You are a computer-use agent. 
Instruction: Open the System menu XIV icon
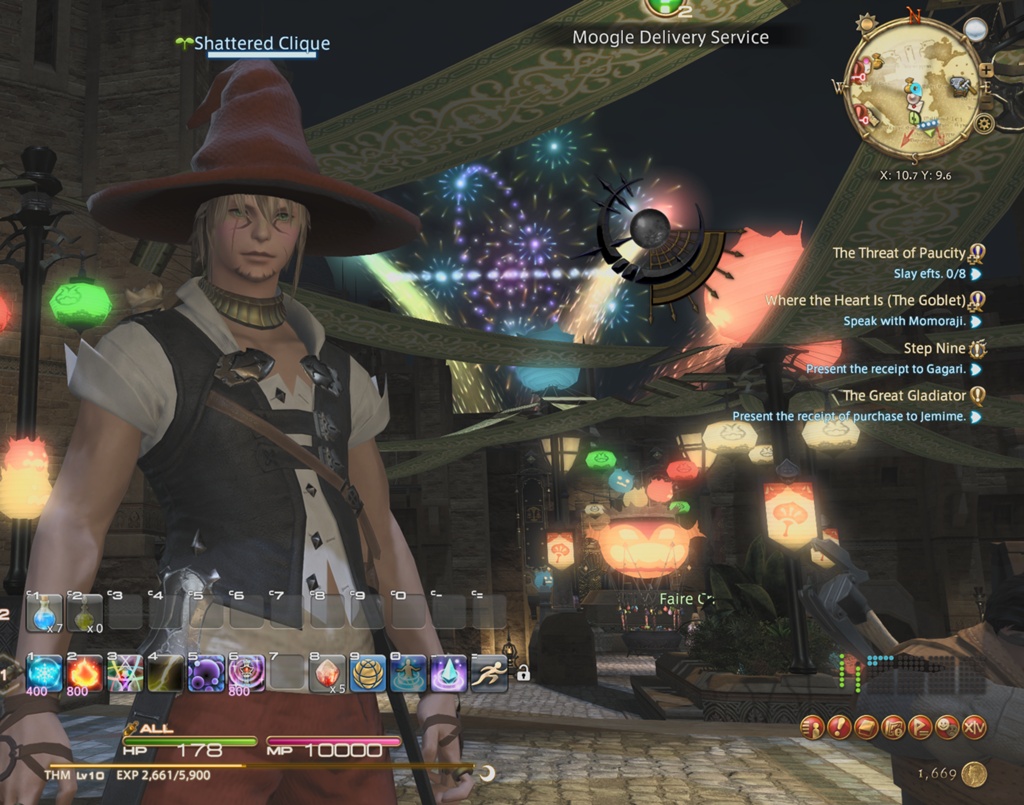click(x=974, y=728)
